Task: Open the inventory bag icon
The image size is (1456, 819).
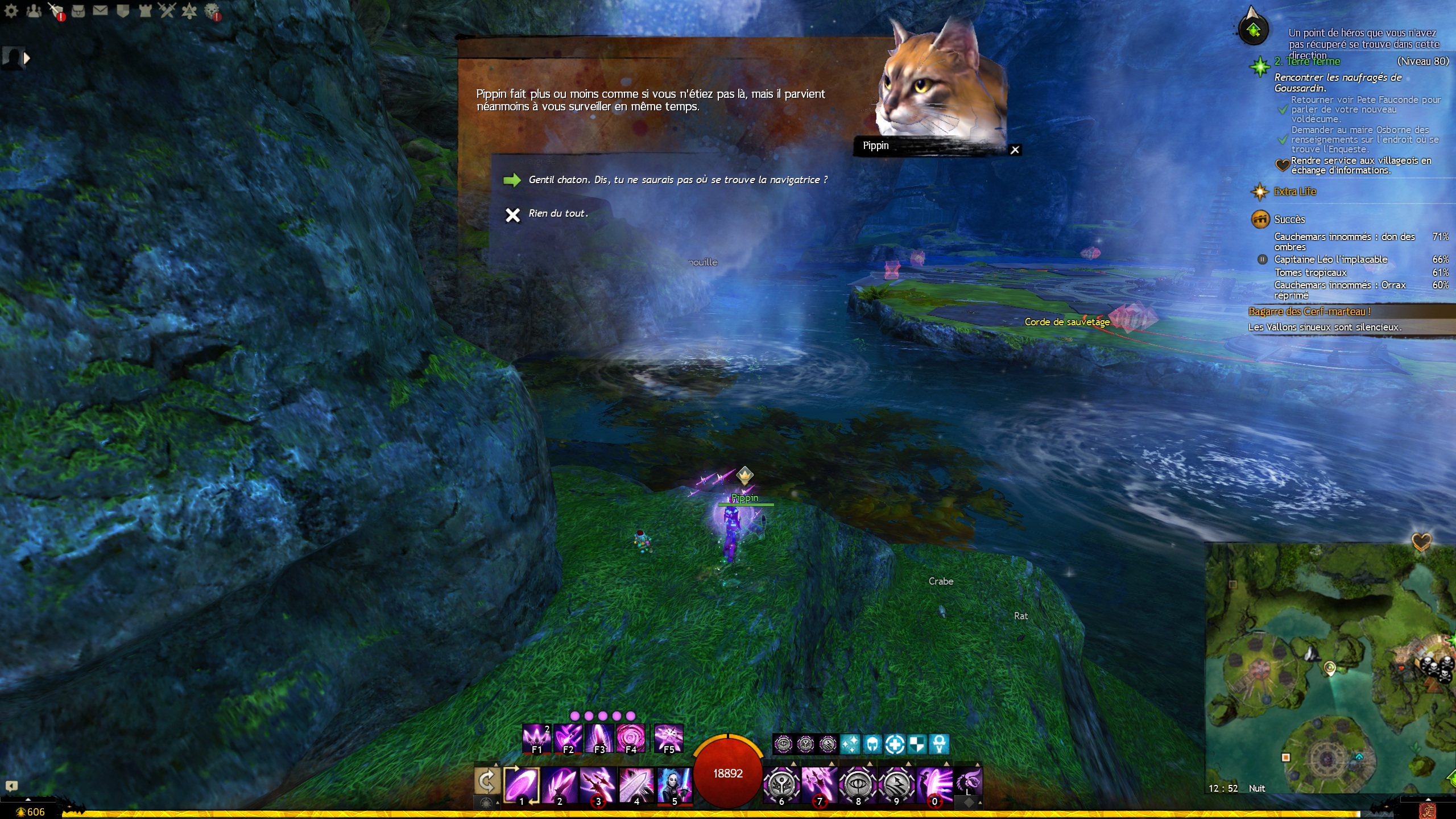Action: 78,10
